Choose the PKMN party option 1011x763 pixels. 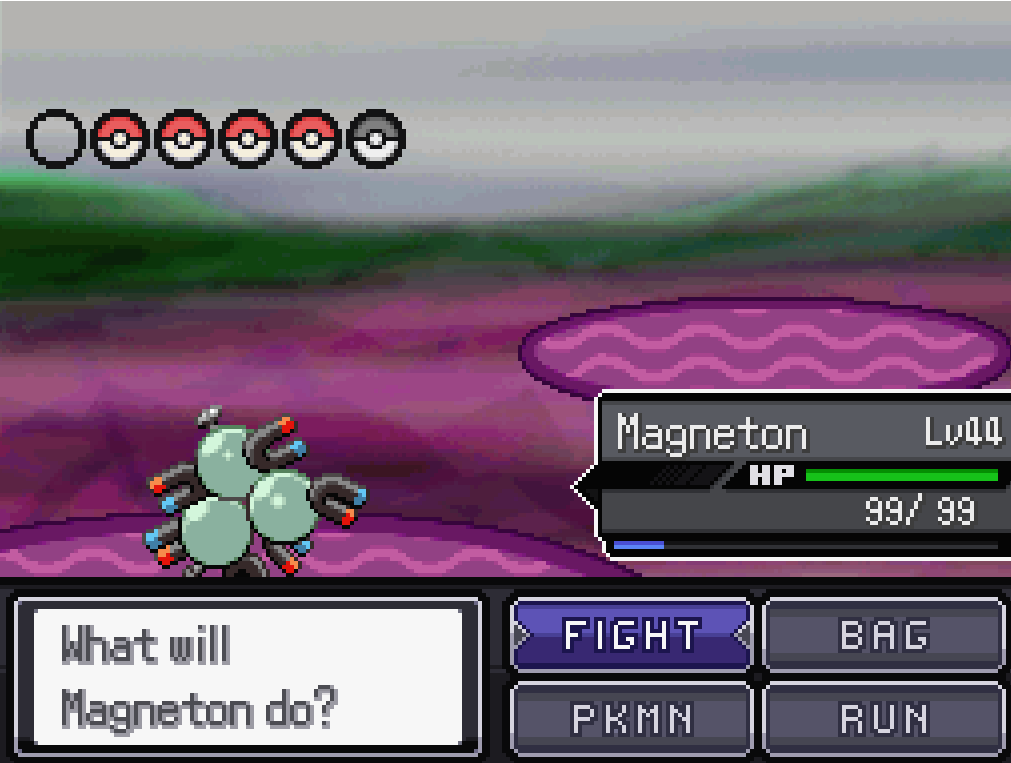(631, 718)
